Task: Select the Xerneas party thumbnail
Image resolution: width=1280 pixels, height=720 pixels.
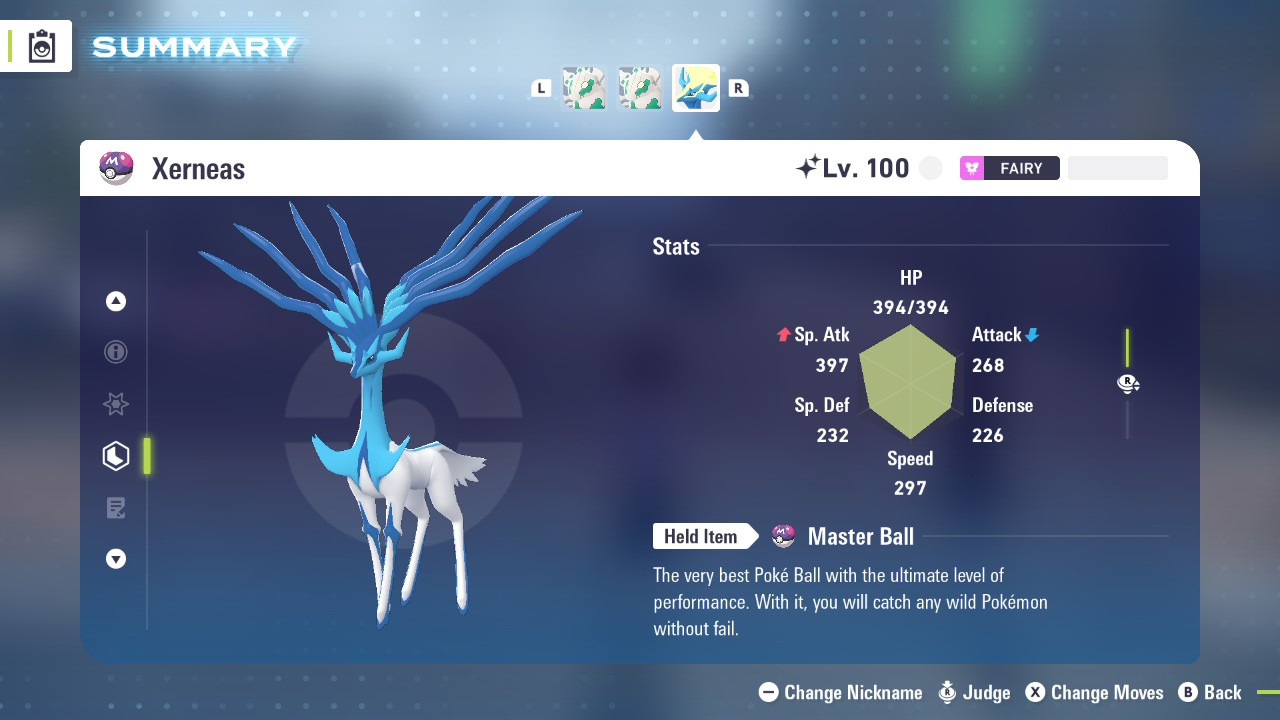Action: pyautogui.click(x=695, y=88)
